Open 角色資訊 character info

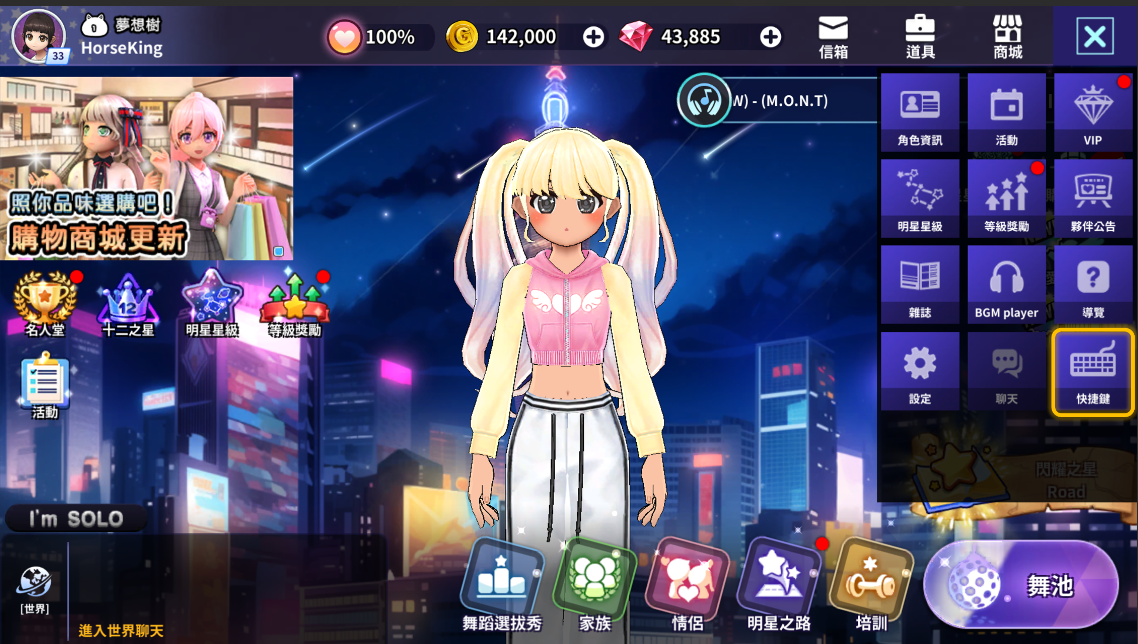920,112
